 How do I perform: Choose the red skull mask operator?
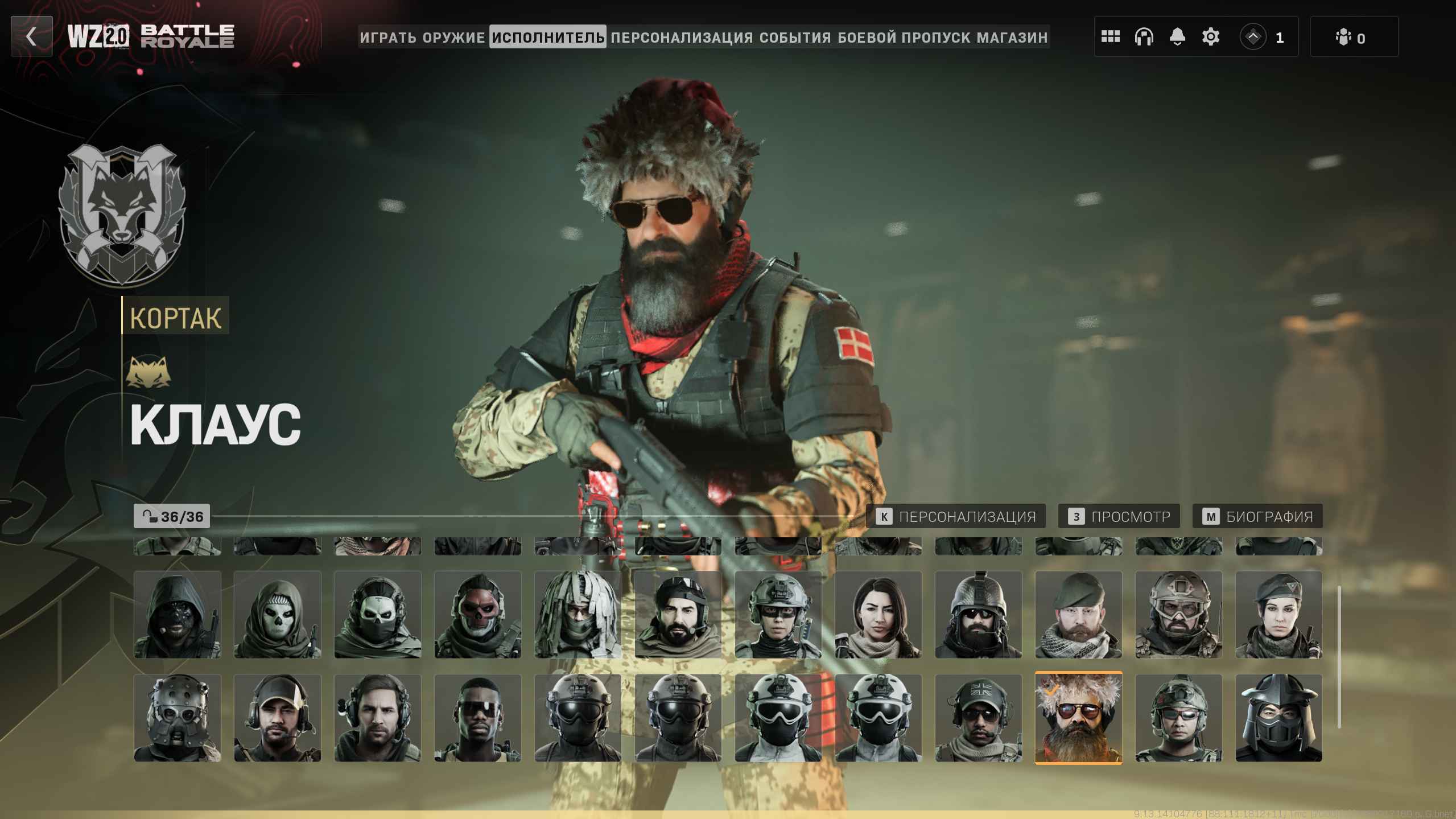(477, 615)
